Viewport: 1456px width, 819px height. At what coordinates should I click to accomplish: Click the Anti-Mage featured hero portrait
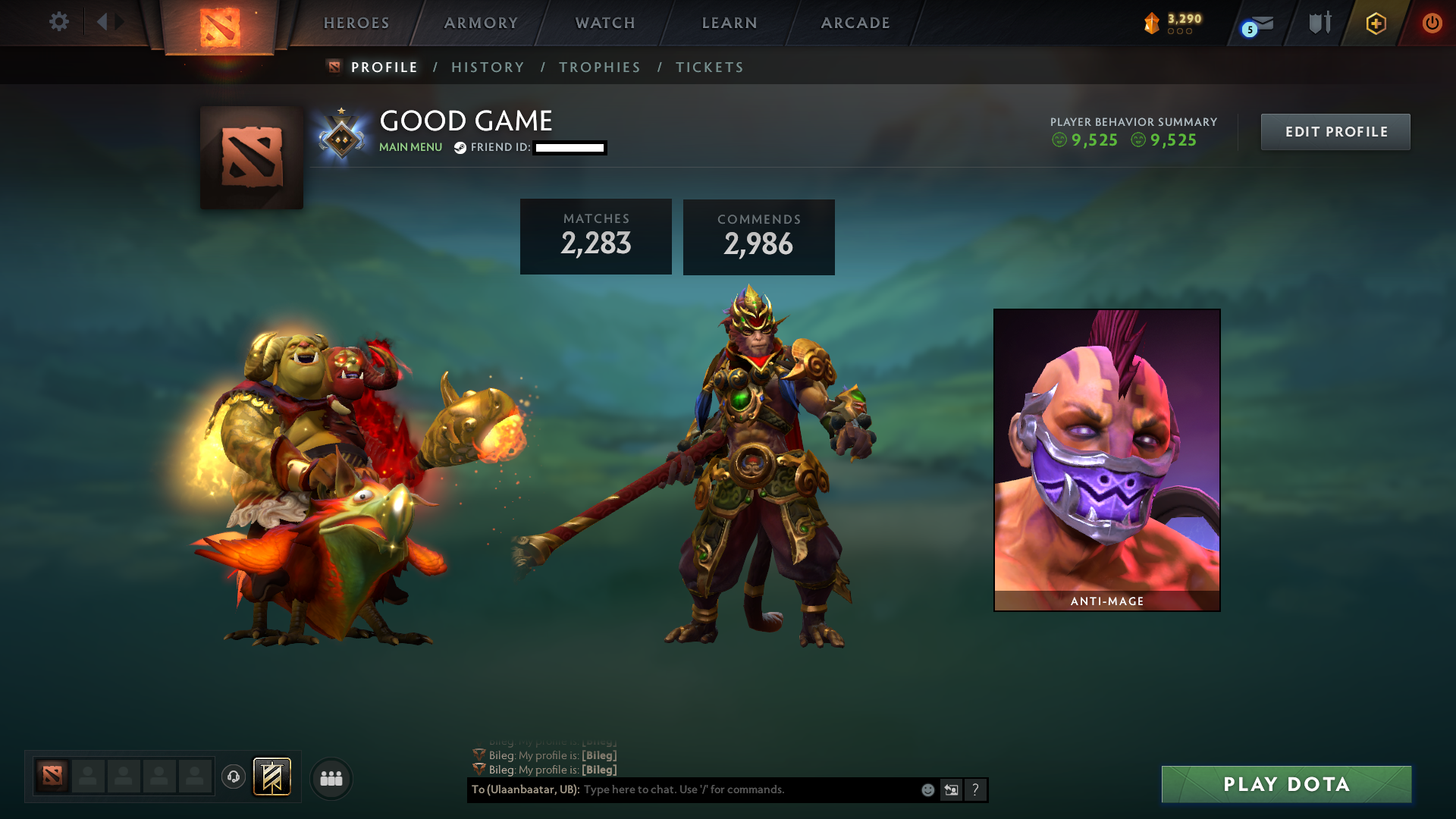1106,455
